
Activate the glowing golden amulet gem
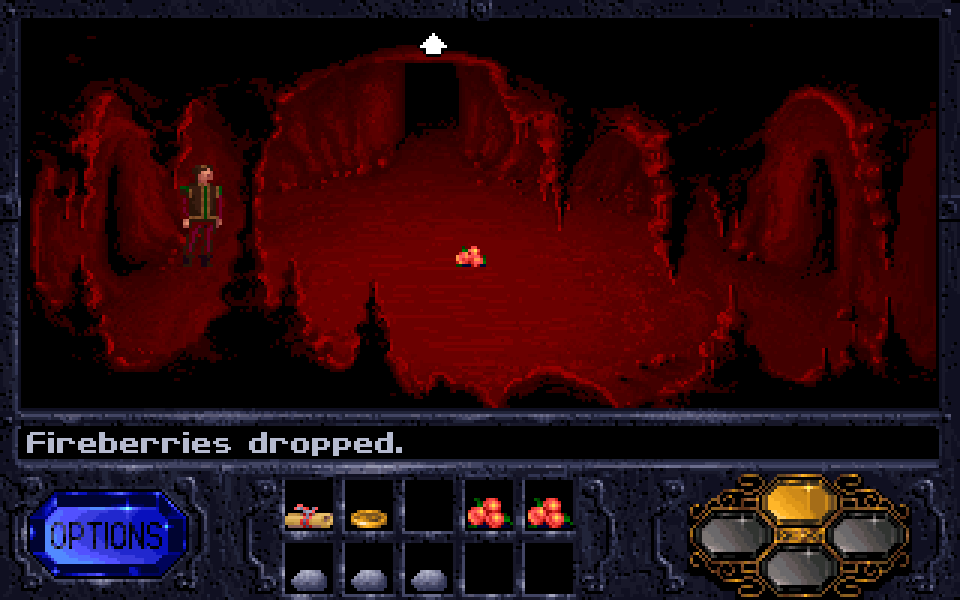click(x=799, y=499)
